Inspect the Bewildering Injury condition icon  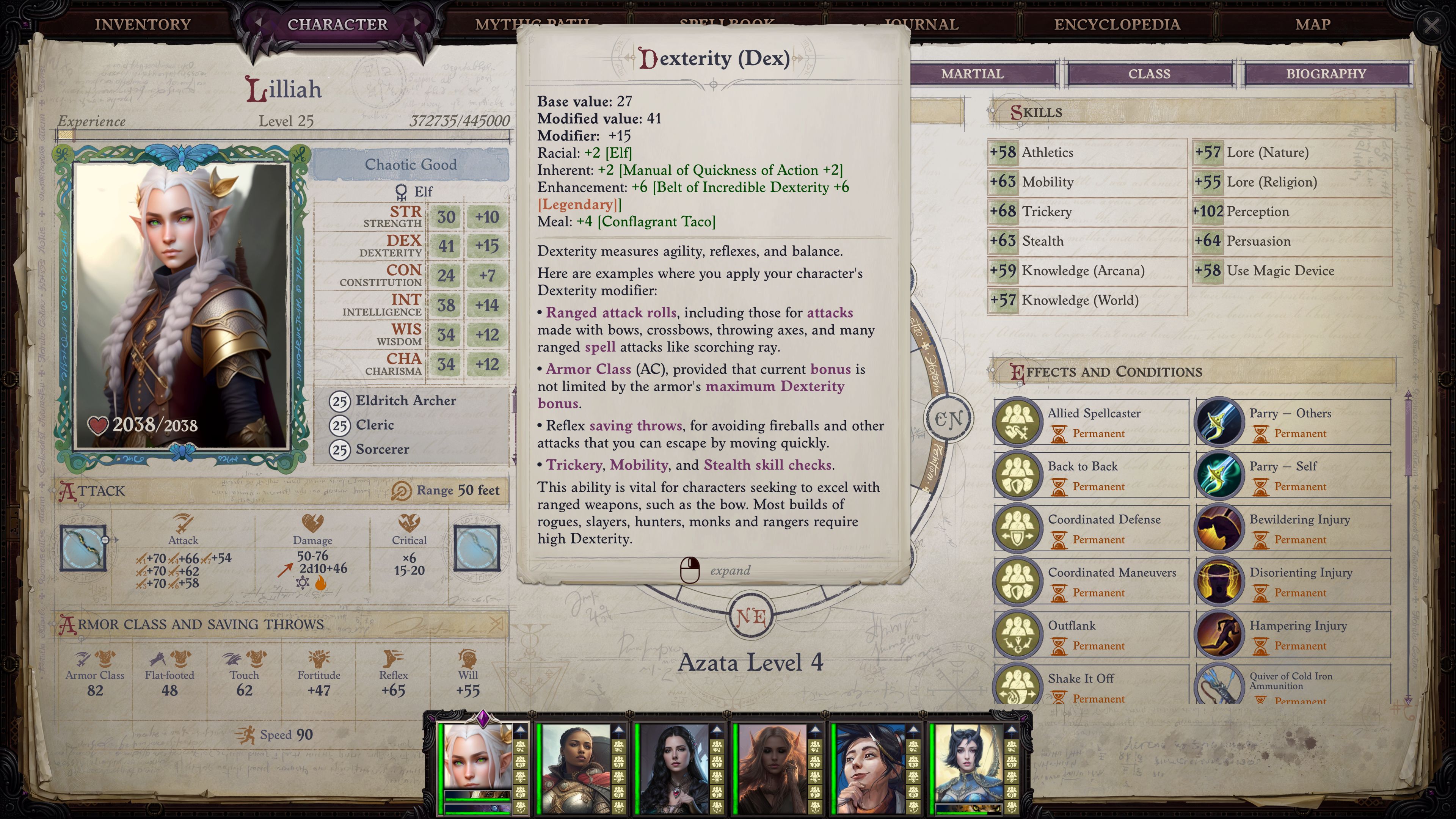coord(1221,528)
